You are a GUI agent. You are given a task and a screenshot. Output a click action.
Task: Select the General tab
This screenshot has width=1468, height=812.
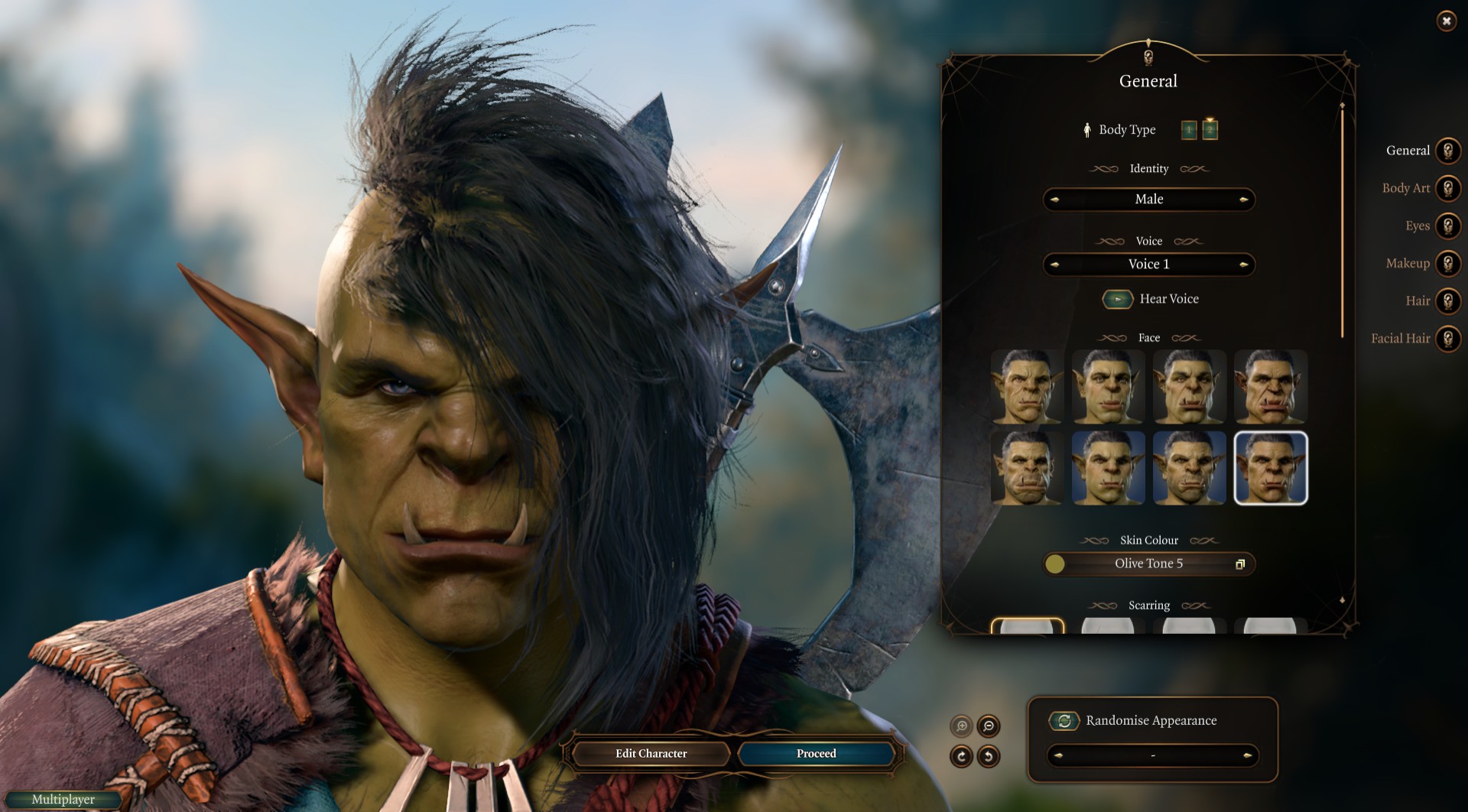tap(1447, 151)
